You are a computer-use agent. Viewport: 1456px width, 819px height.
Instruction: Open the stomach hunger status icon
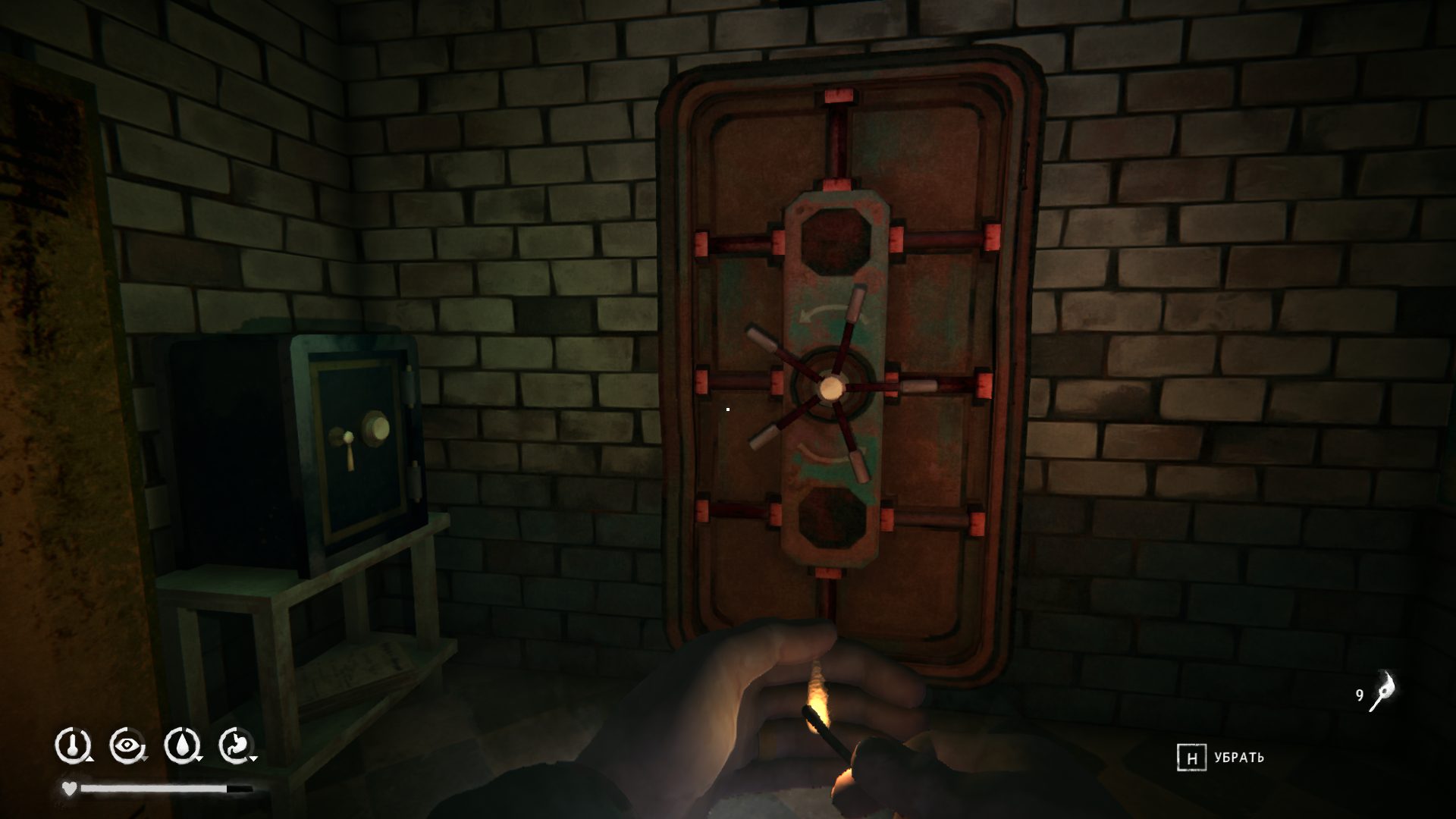tap(236, 745)
